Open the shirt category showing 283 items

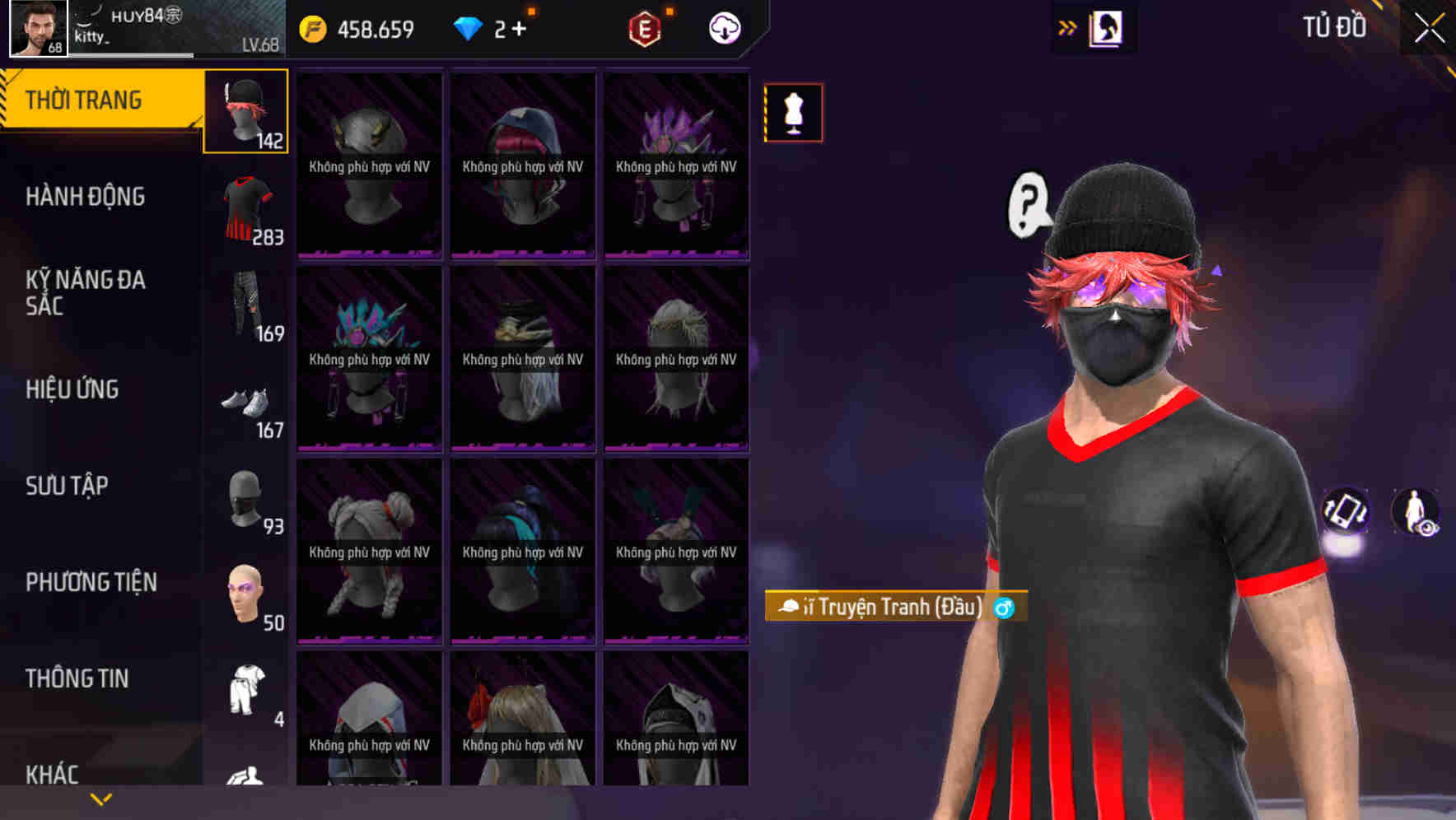pos(245,208)
